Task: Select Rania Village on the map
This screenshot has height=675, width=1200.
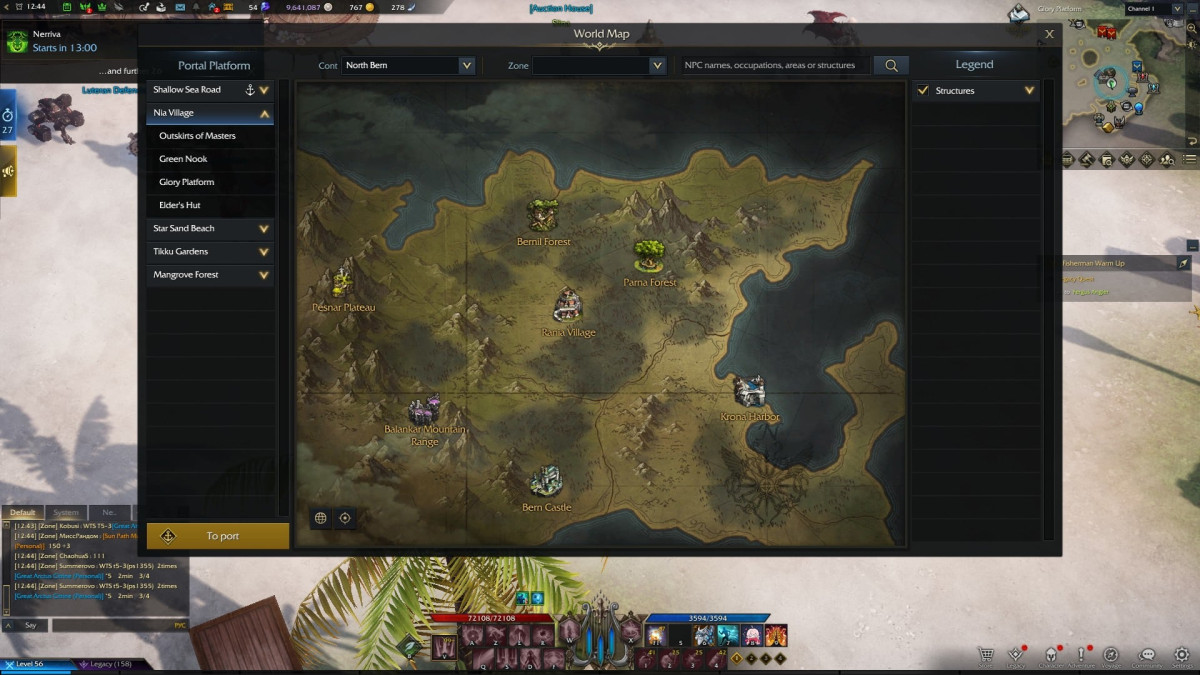Action: click(x=568, y=305)
